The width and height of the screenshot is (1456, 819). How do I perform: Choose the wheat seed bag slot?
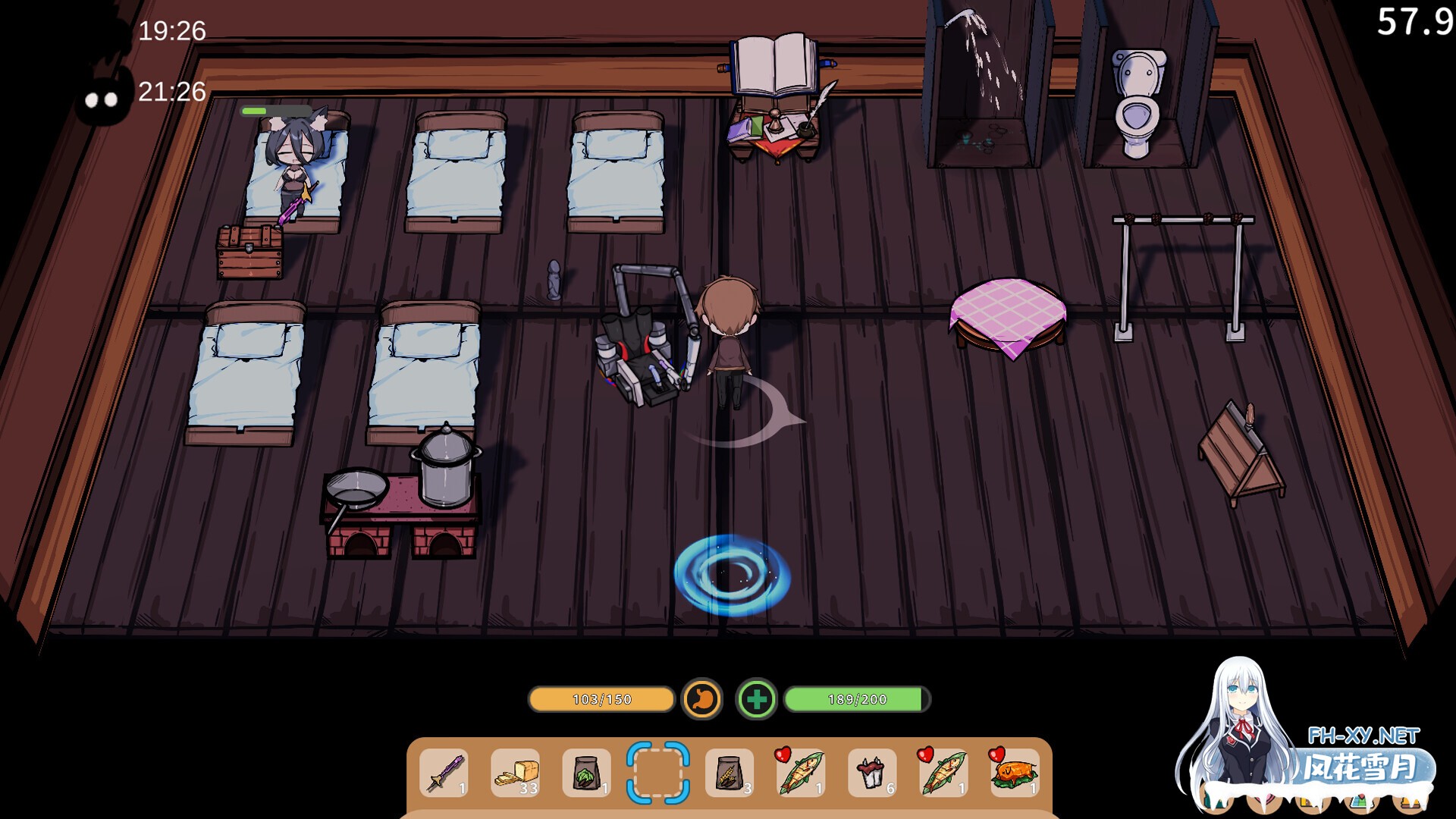729,773
